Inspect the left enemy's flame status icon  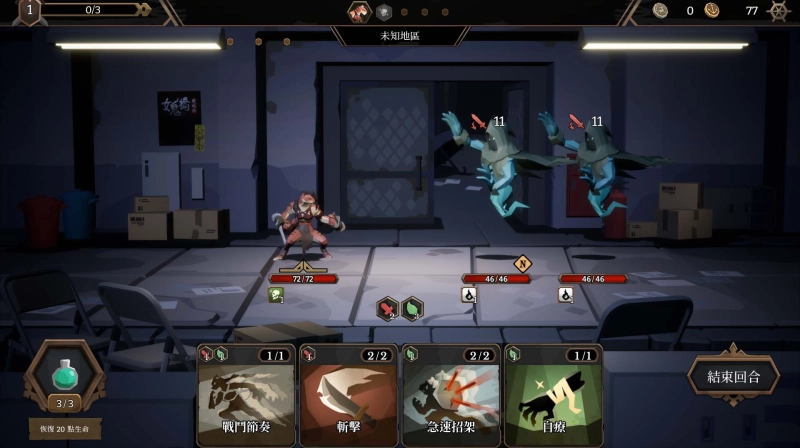468,295
